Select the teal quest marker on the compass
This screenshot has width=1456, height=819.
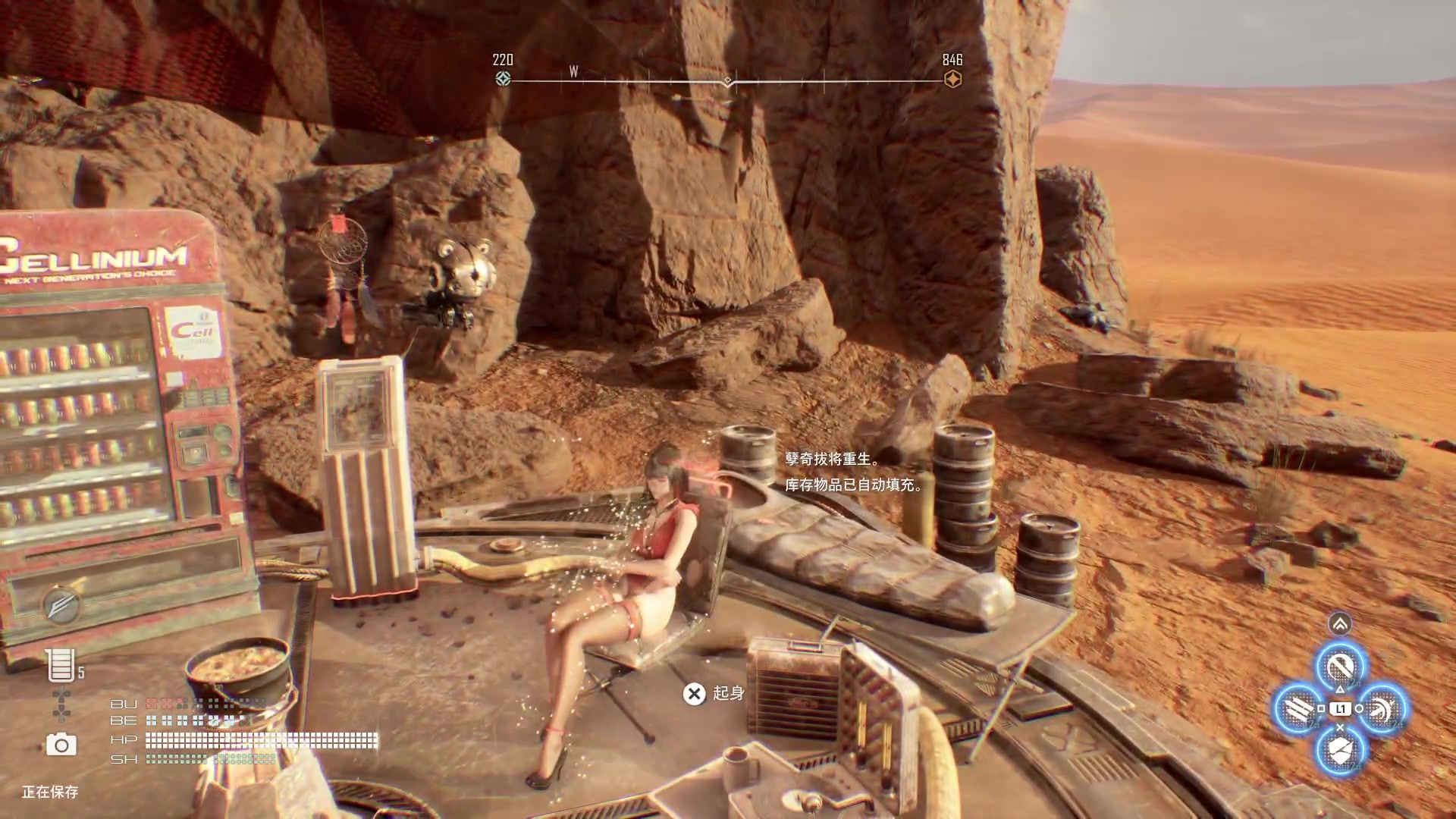coord(503,79)
